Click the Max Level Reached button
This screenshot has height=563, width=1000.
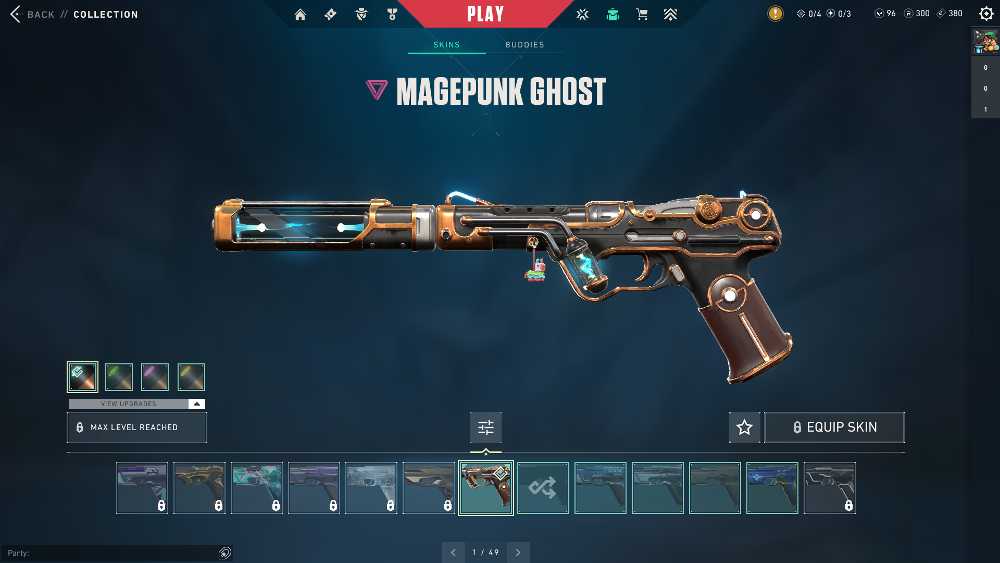[x=137, y=427]
